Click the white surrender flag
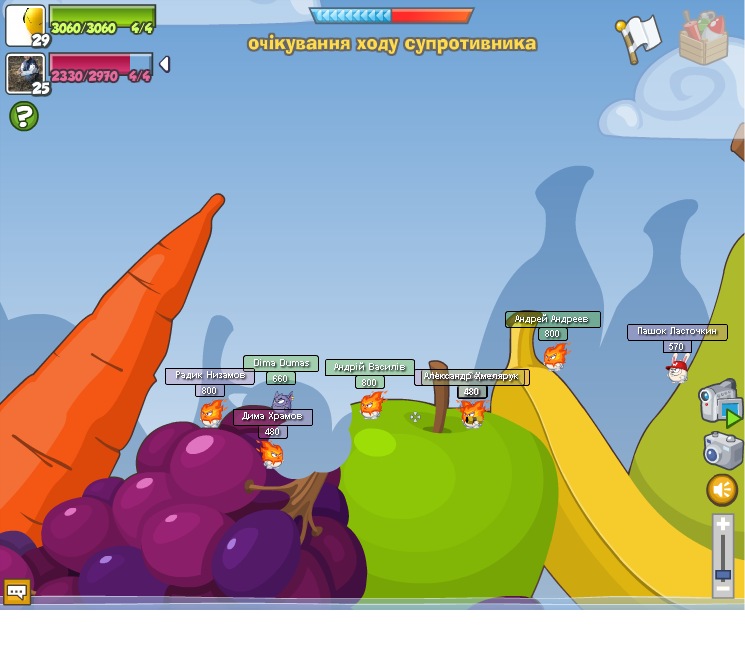 coord(639,38)
